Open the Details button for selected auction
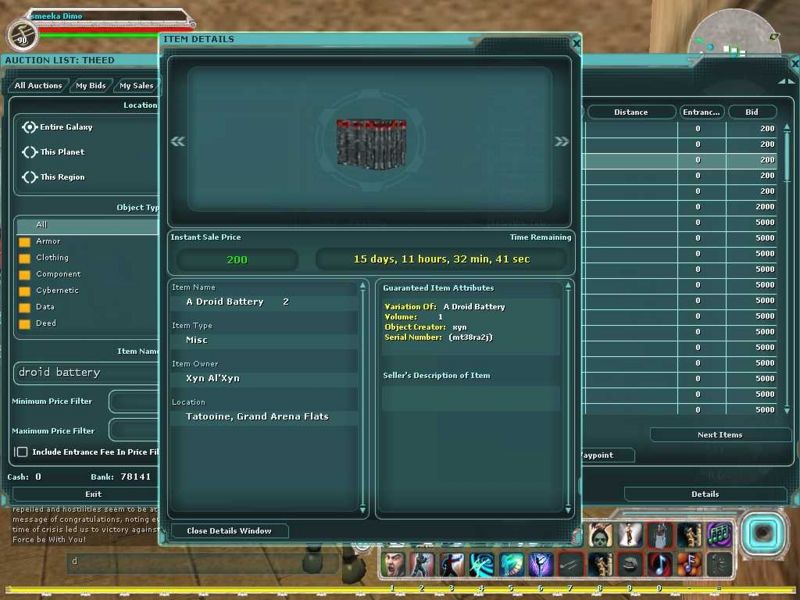Screen dimensions: 800x600 click(704, 494)
